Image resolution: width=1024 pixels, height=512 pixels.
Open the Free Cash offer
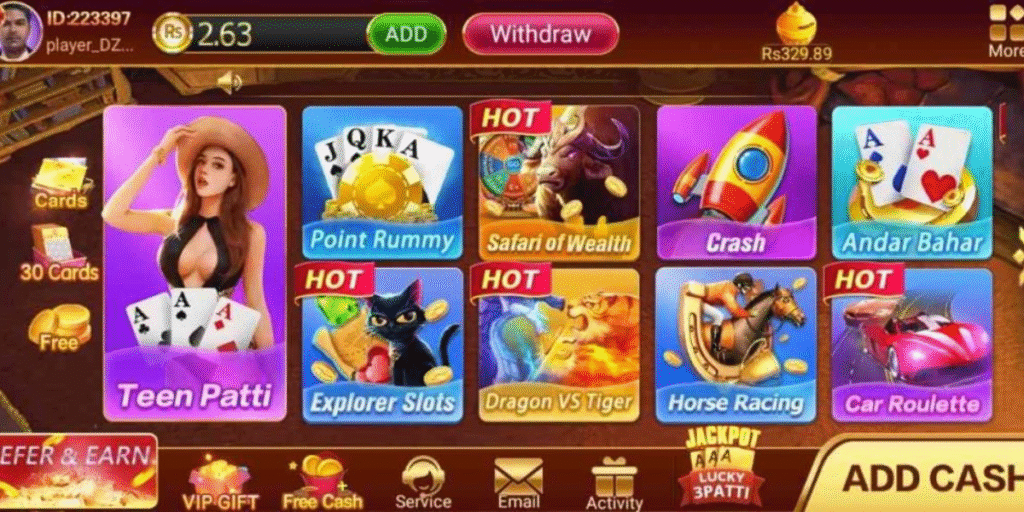click(x=322, y=481)
